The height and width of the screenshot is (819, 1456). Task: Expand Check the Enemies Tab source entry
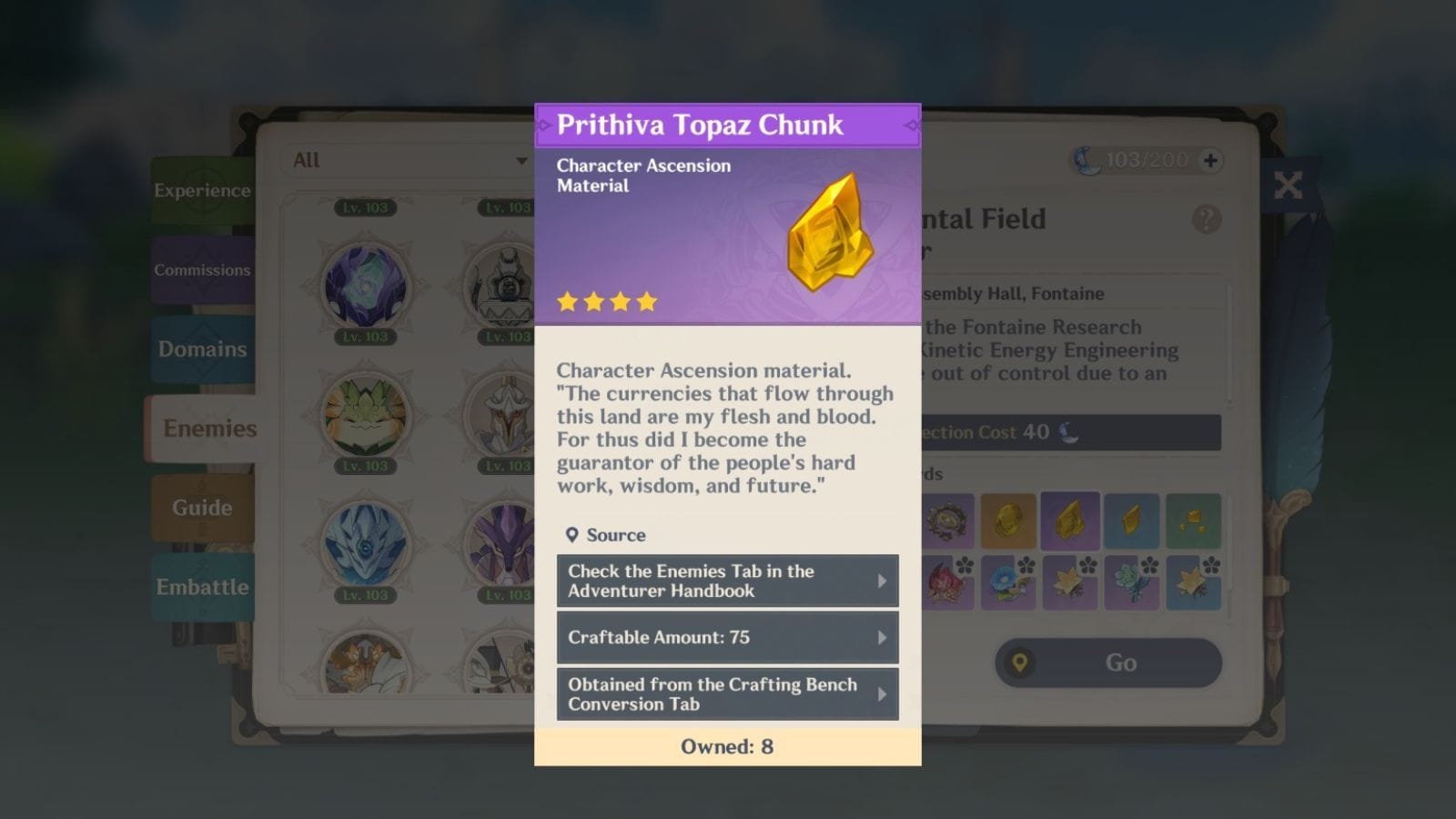(727, 580)
